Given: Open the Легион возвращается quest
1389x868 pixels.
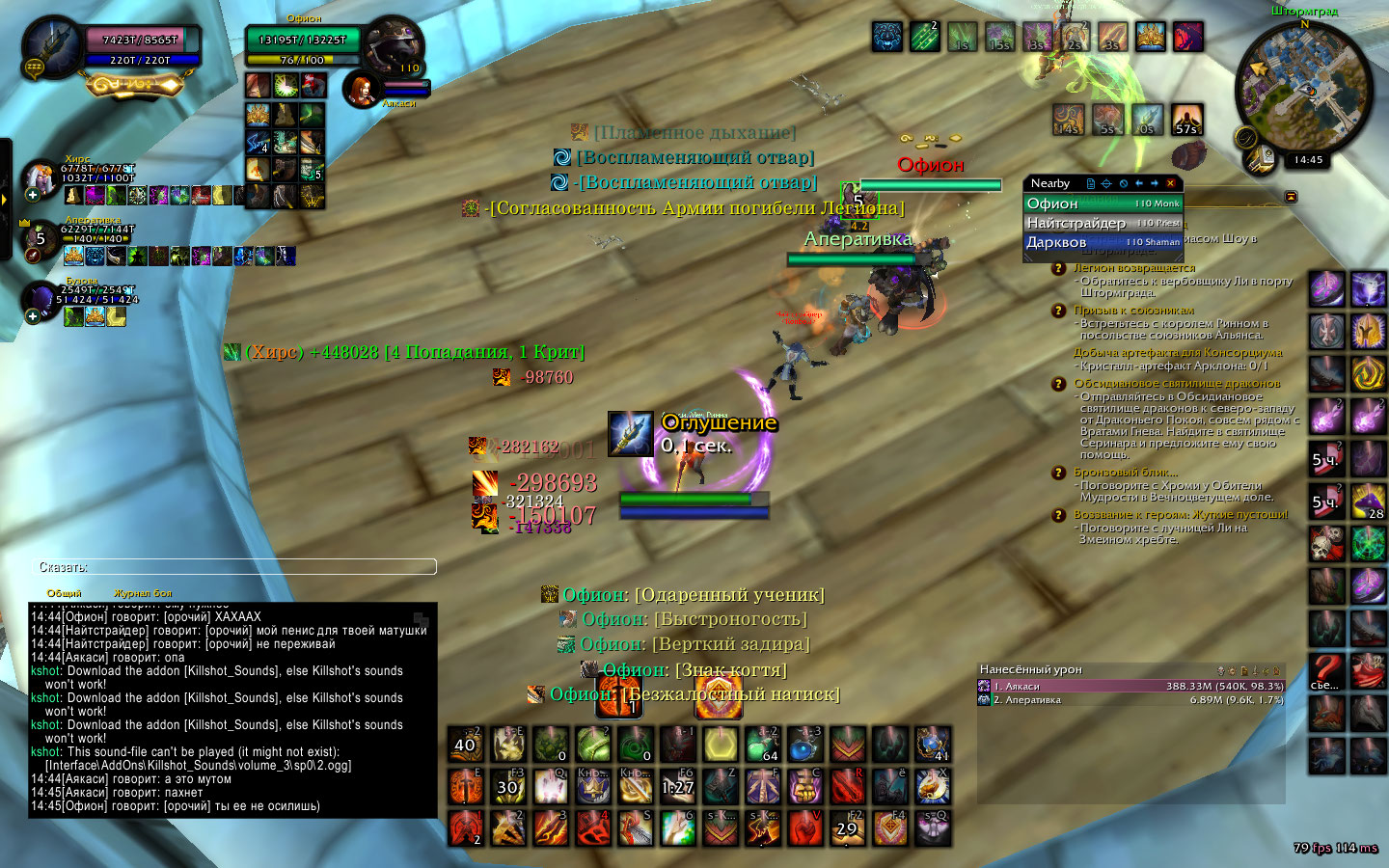Looking at the screenshot, I should pos(1134,268).
